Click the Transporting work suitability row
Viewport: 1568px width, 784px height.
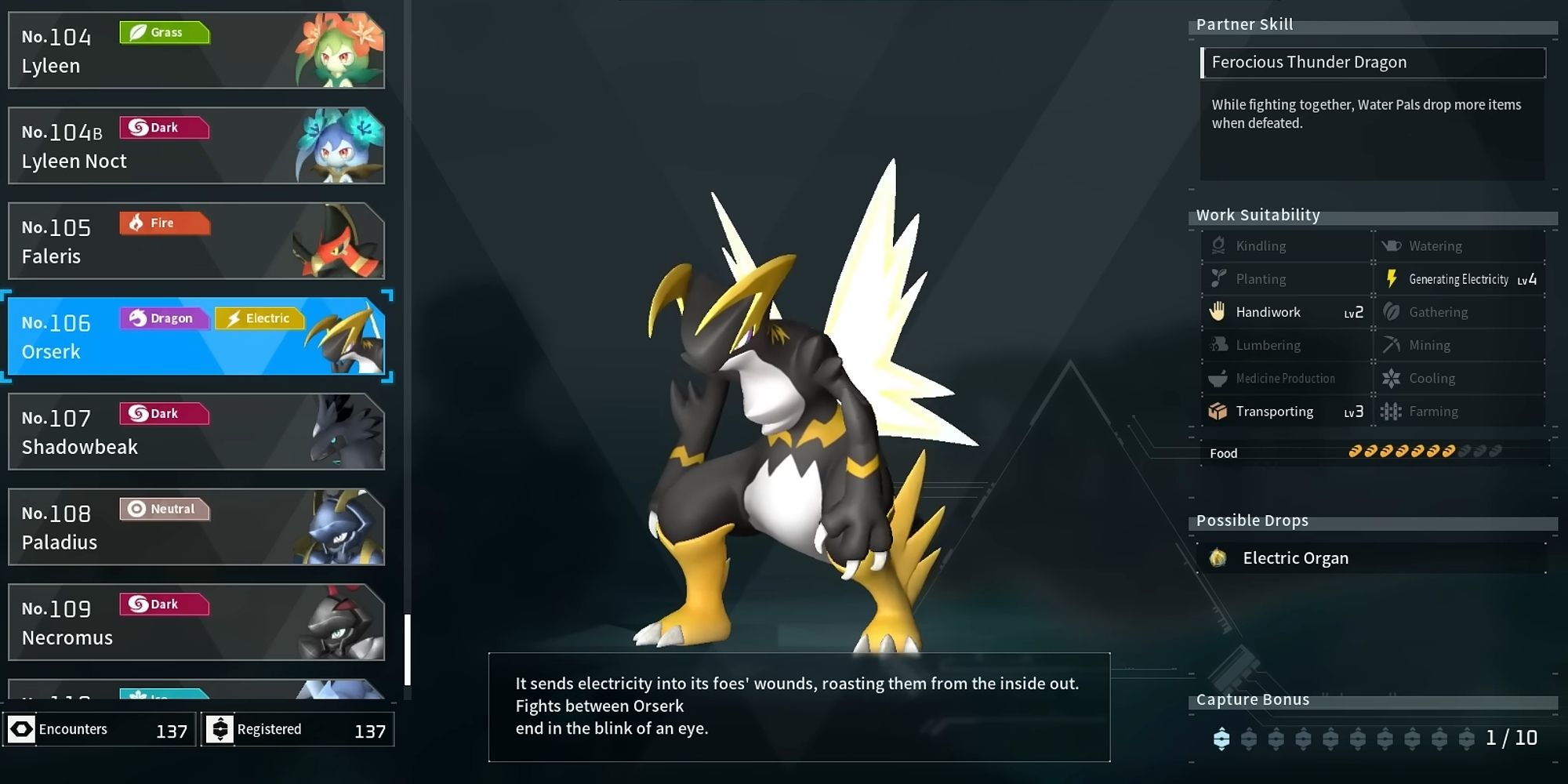click(1286, 412)
